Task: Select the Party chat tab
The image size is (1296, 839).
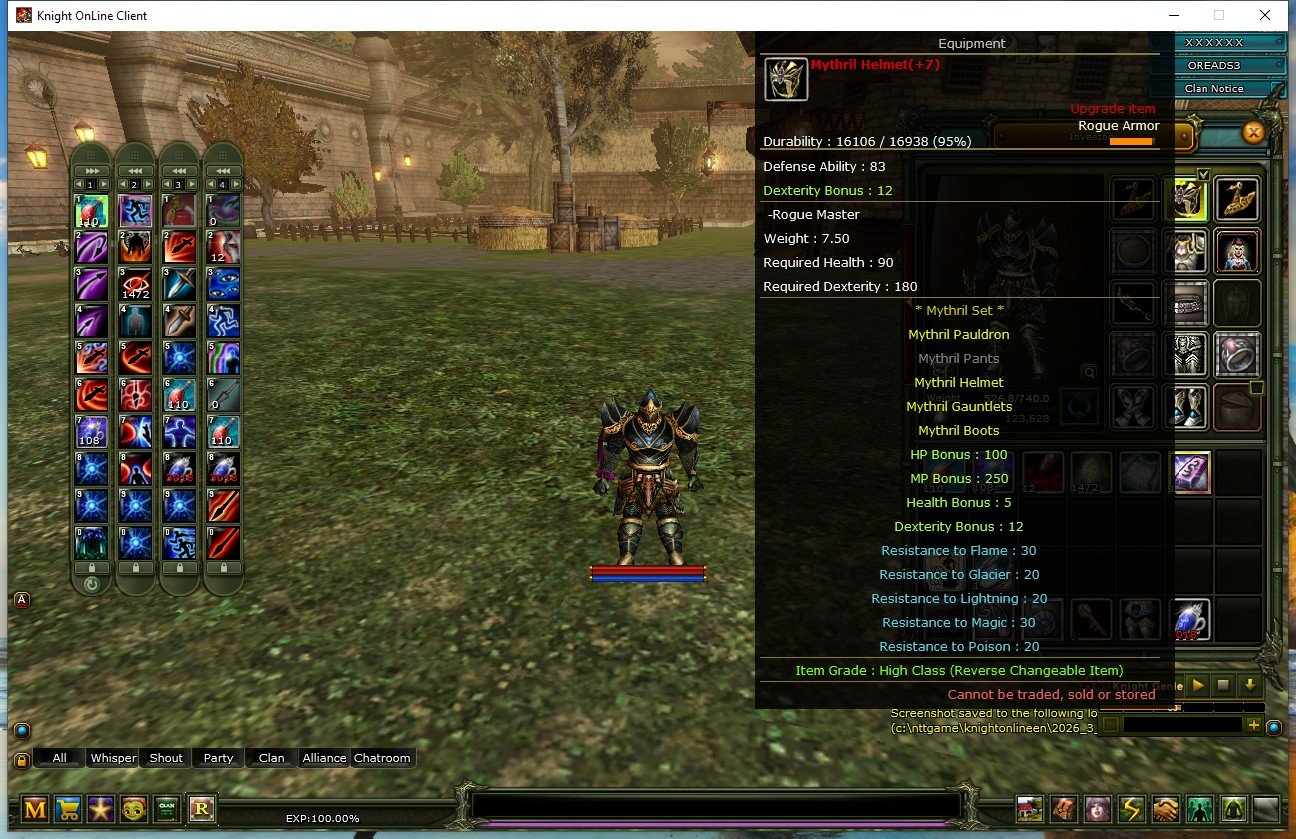Action: pyautogui.click(x=218, y=757)
